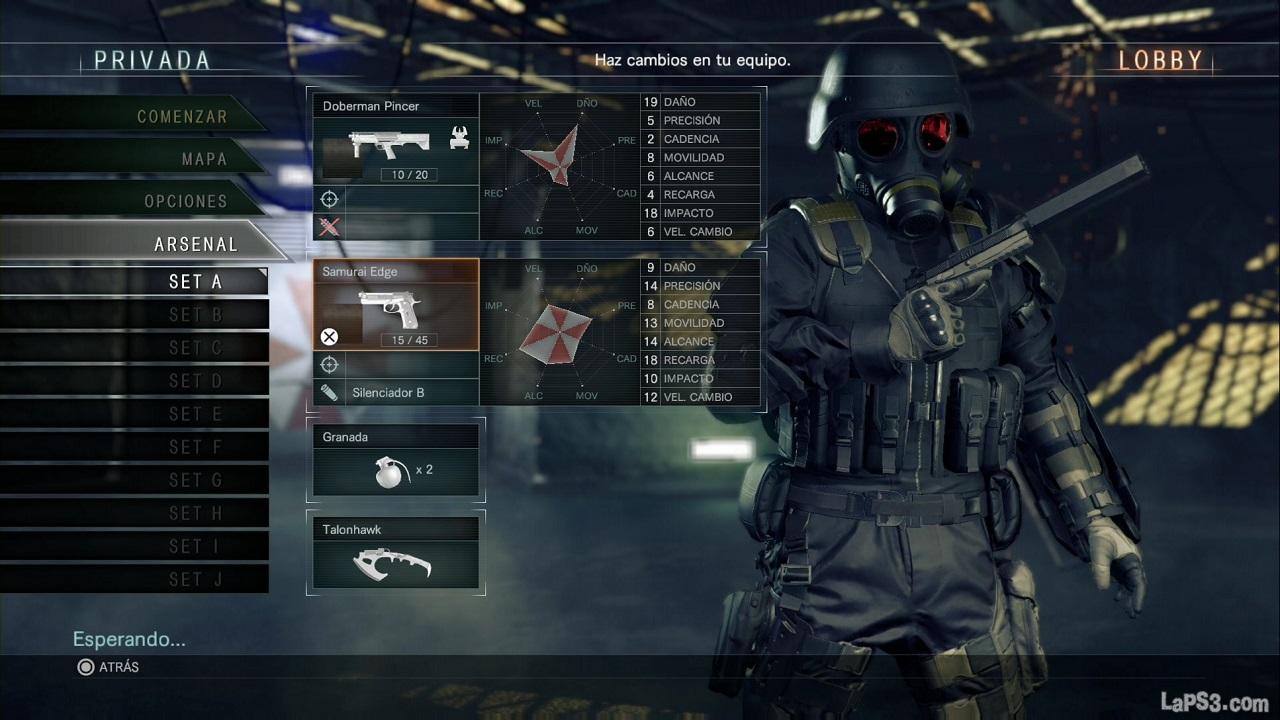This screenshot has height=720, width=1280.
Task: Select loadout SET J
Action: pyautogui.click(x=195, y=578)
